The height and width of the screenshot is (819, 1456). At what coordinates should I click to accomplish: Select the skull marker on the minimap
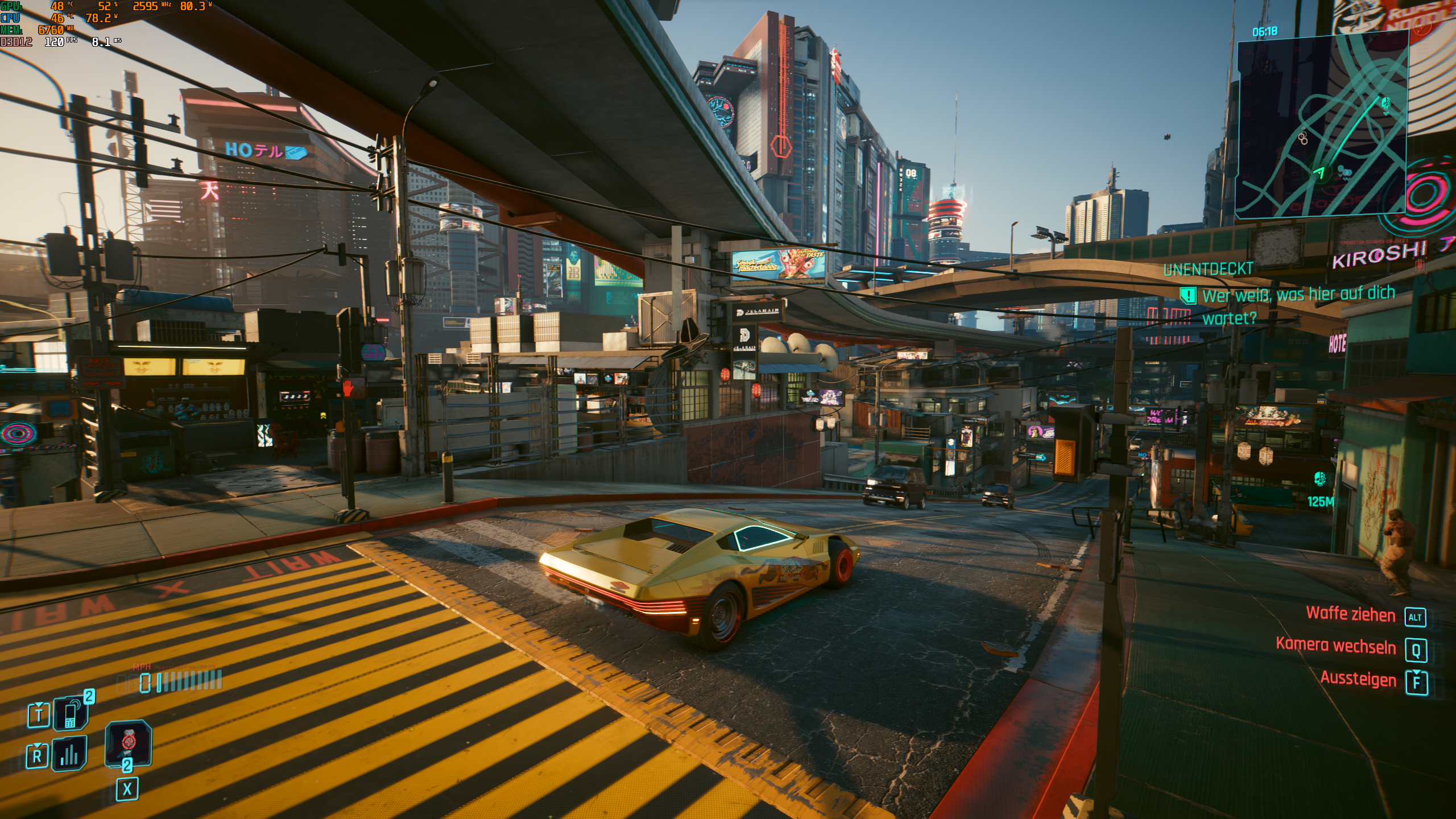point(1386,104)
